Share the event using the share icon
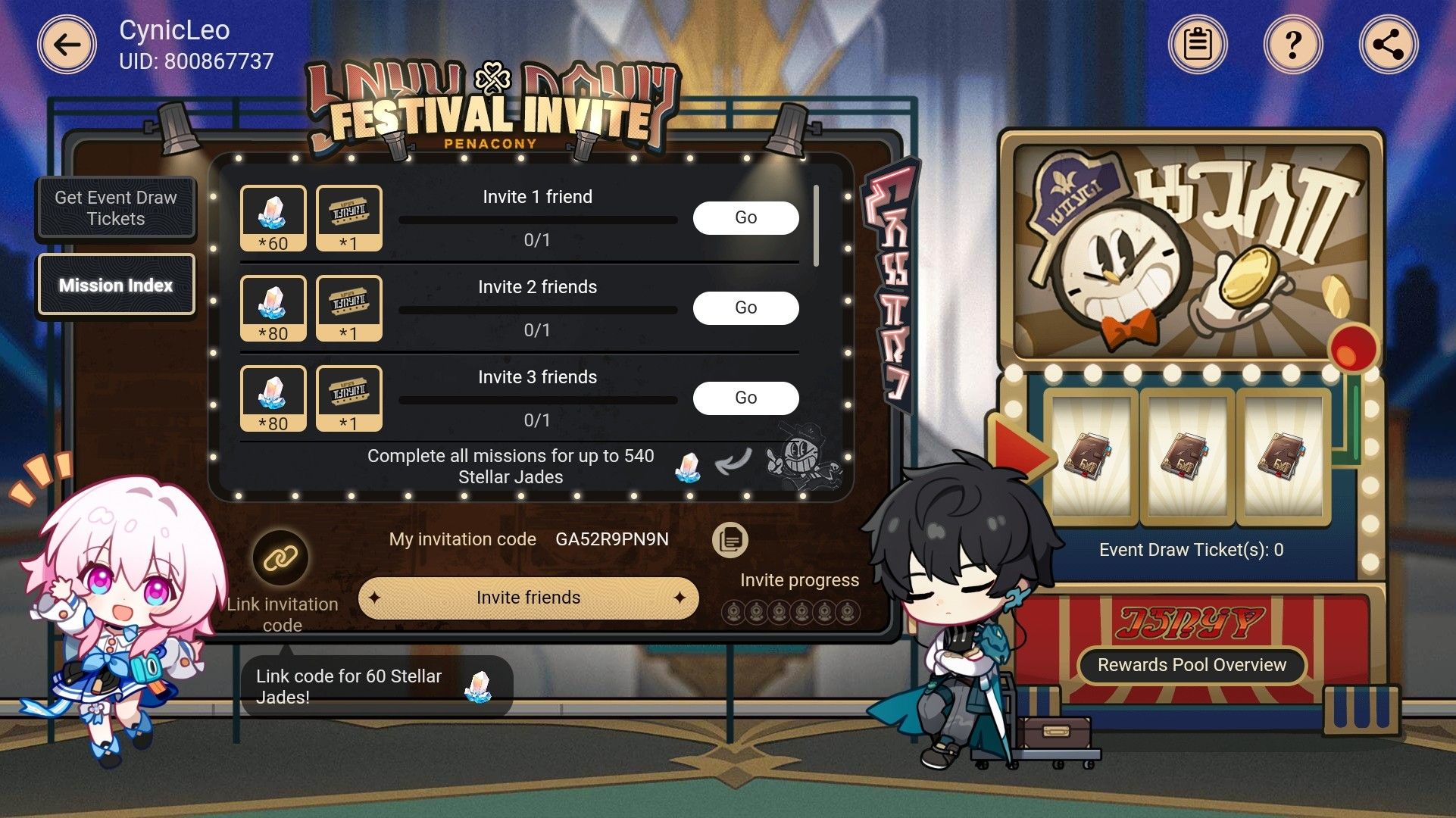1456x818 pixels. coord(1390,43)
